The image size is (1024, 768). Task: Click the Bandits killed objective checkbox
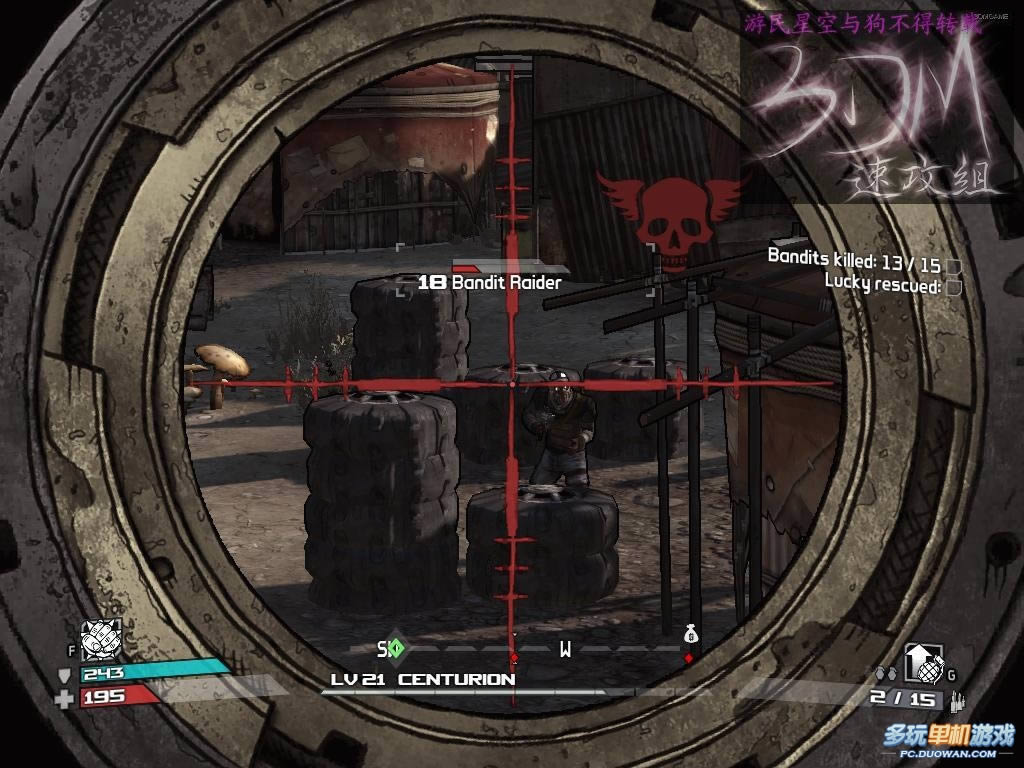pyautogui.click(x=953, y=267)
